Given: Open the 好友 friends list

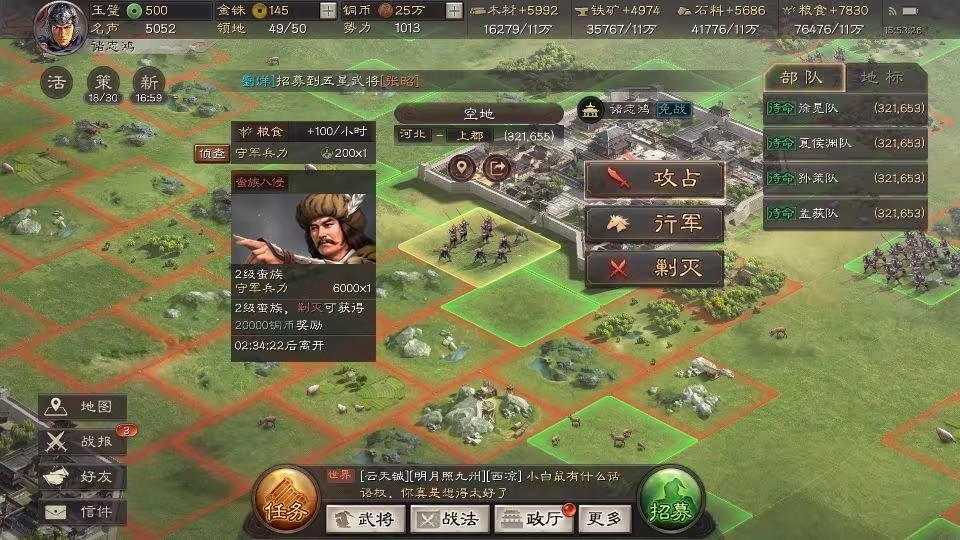Looking at the screenshot, I should pos(84,476).
